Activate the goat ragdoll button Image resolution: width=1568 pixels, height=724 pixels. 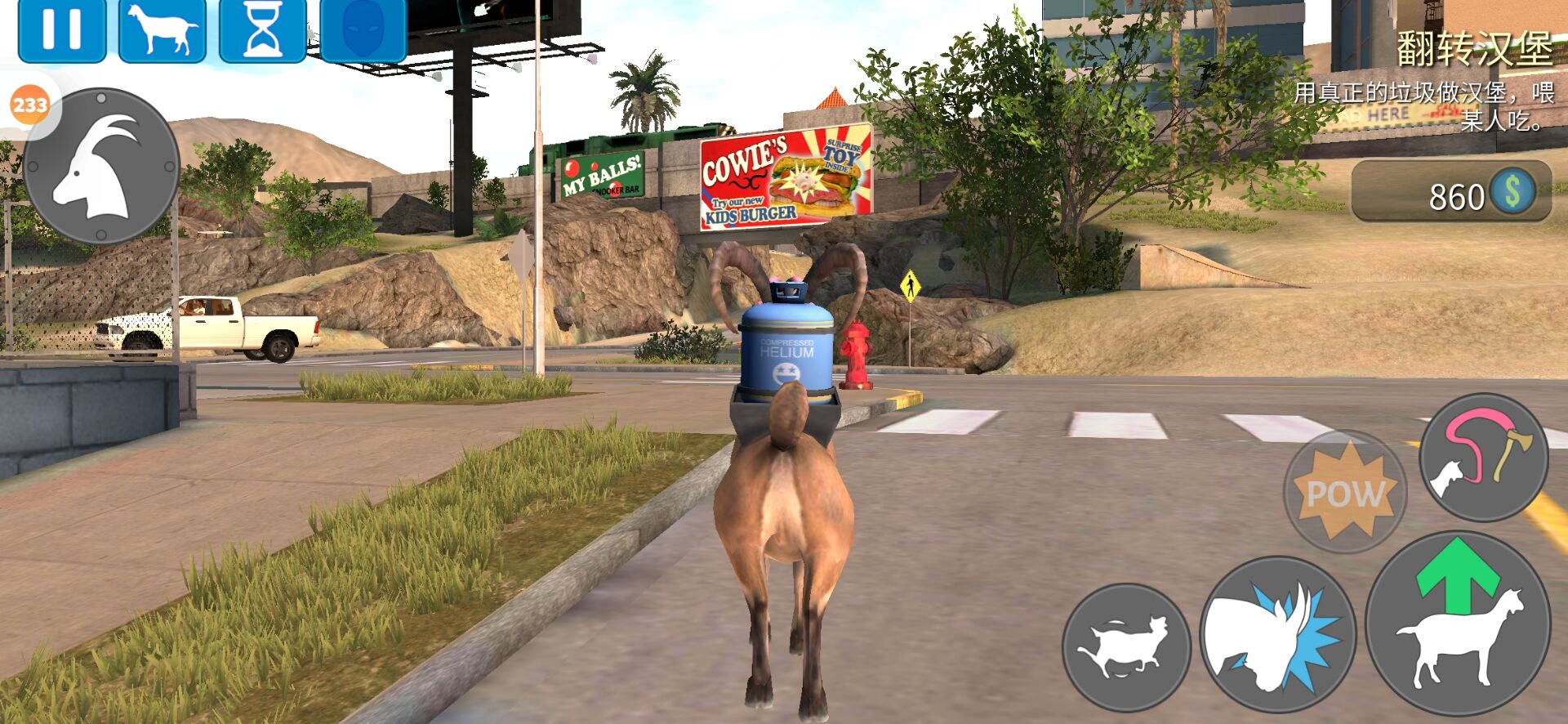1126,647
